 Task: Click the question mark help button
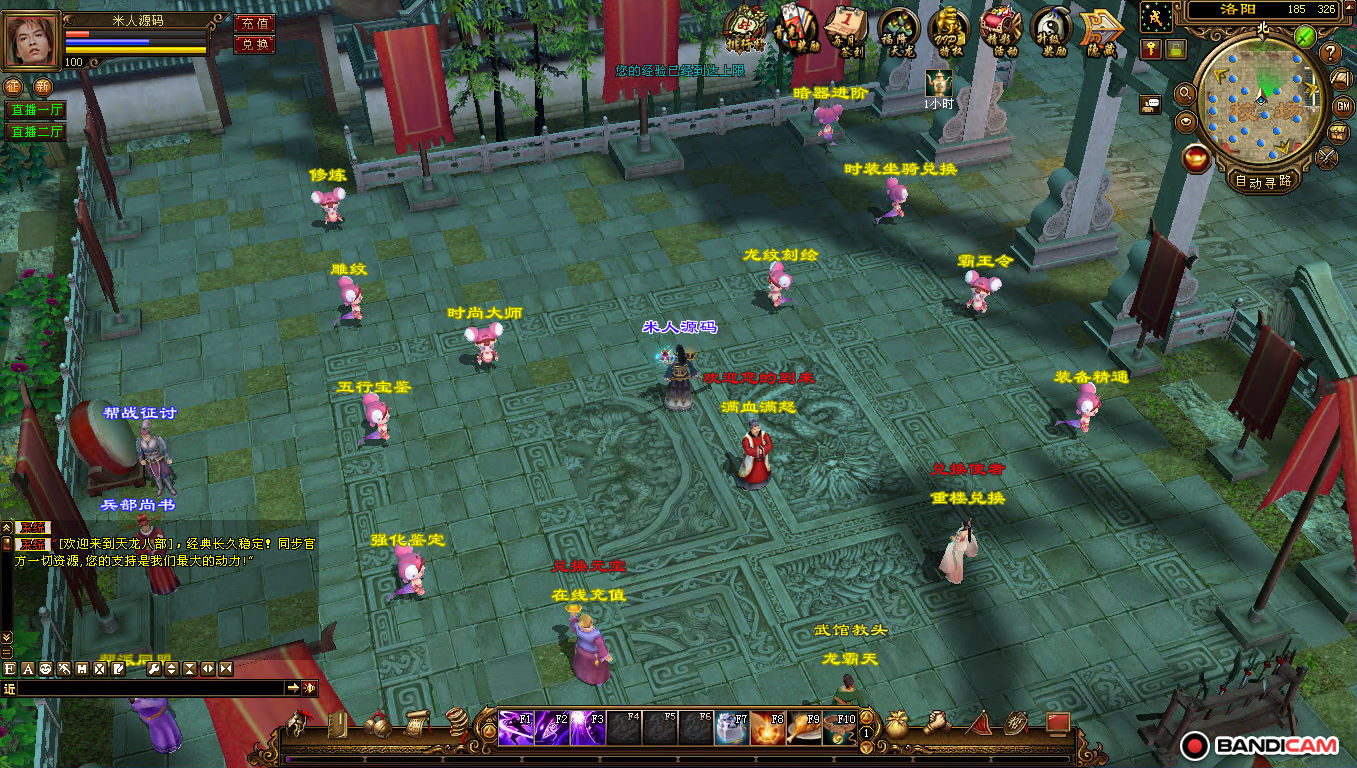(1330, 53)
